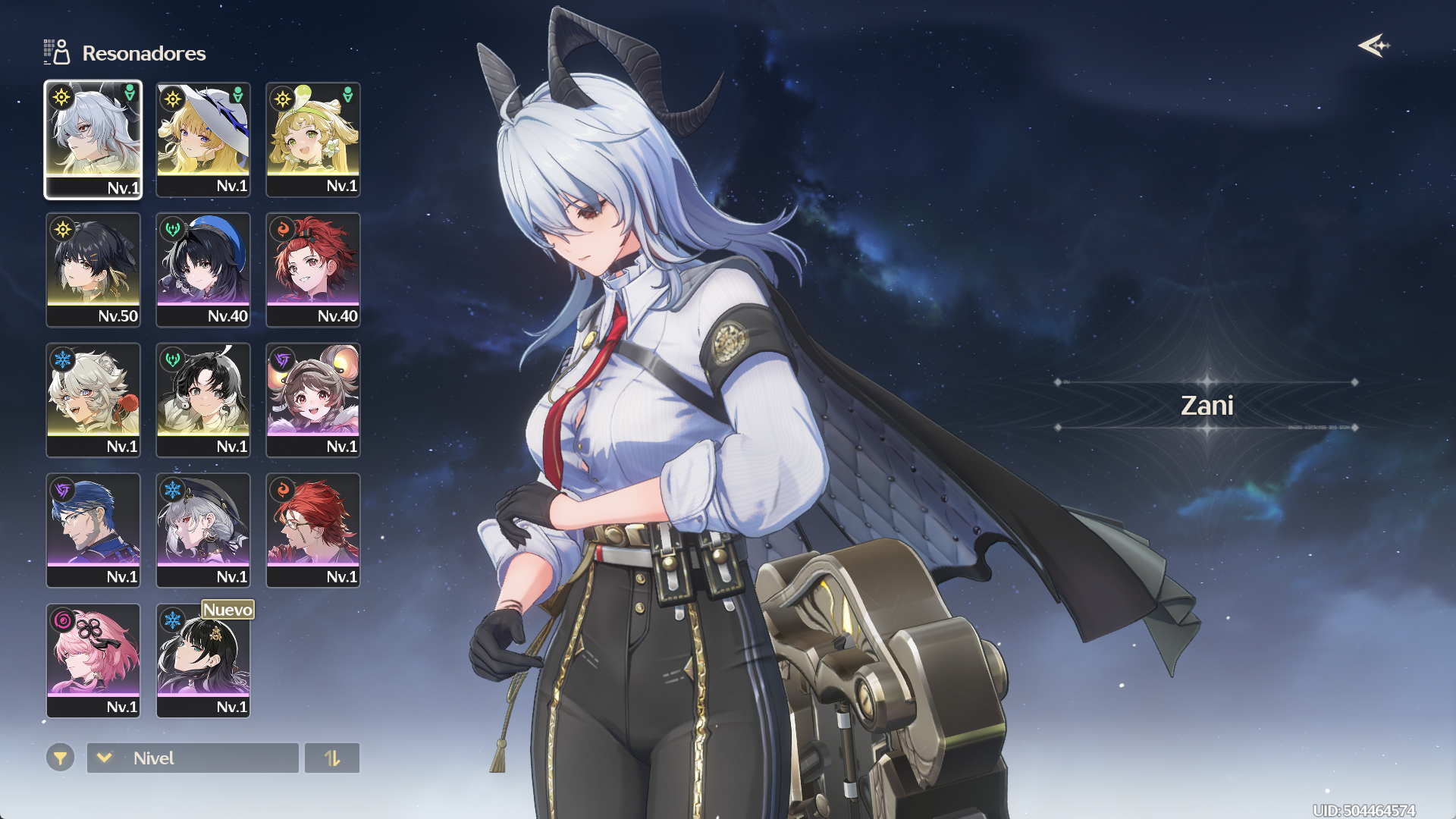Toggle the sort order arrows button
This screenshot has height=819, width=1456.
(332, 758)
